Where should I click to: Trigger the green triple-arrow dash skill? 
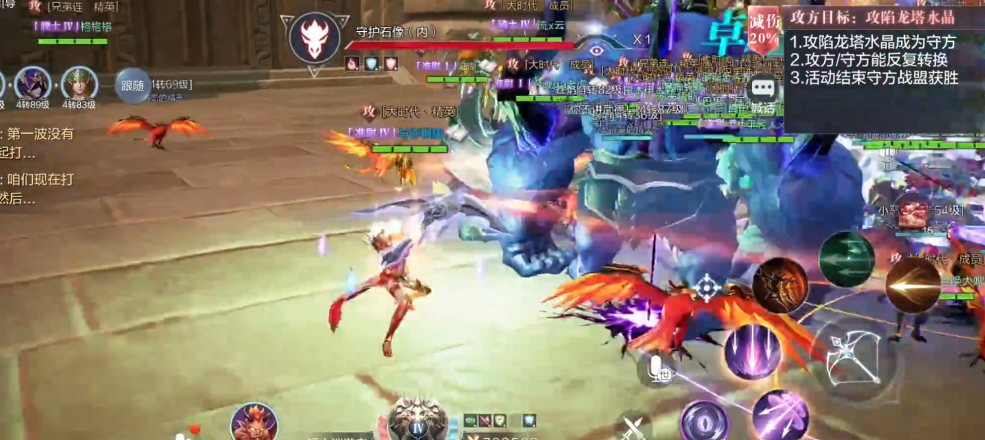click(846, 259)
